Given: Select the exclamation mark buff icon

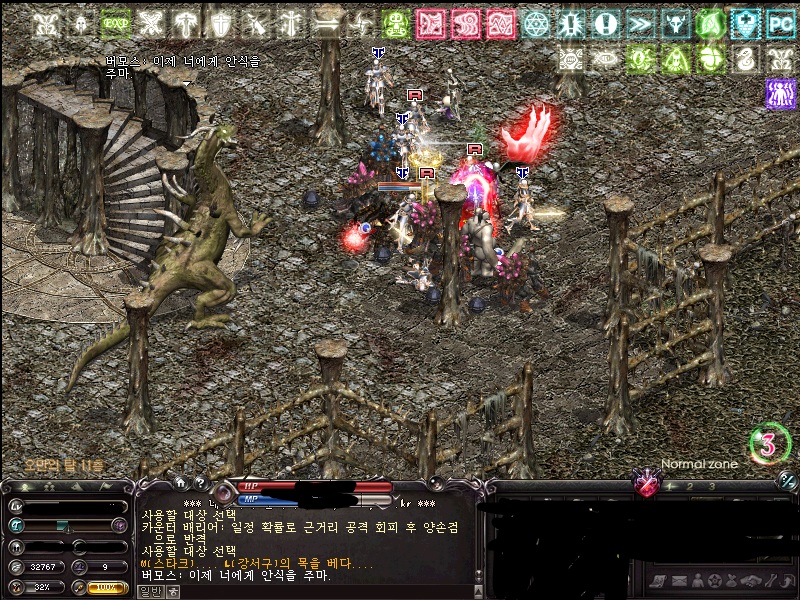Looking at the screenshot, I should 606,23.
